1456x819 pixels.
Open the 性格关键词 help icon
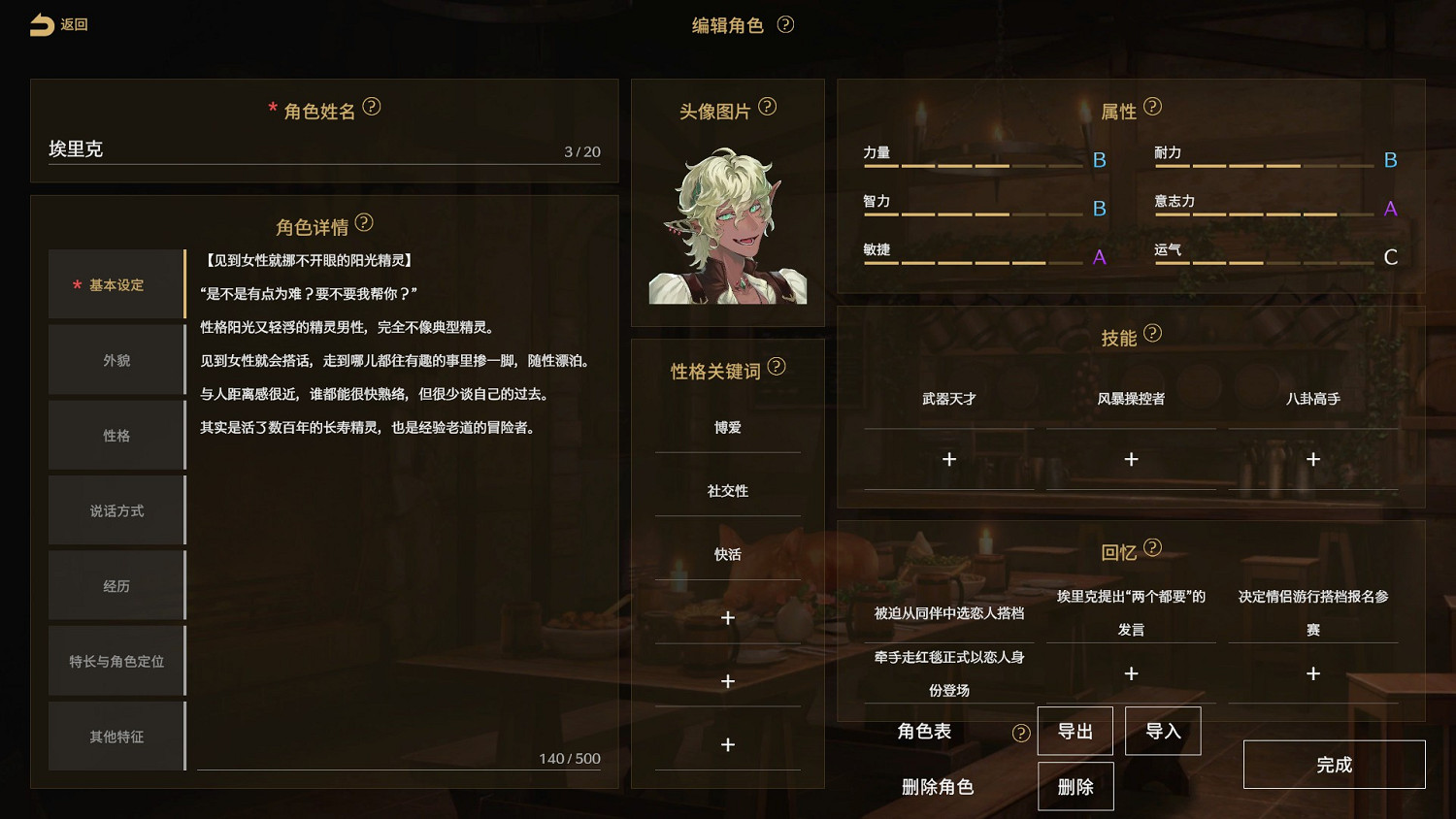point(777,367)
